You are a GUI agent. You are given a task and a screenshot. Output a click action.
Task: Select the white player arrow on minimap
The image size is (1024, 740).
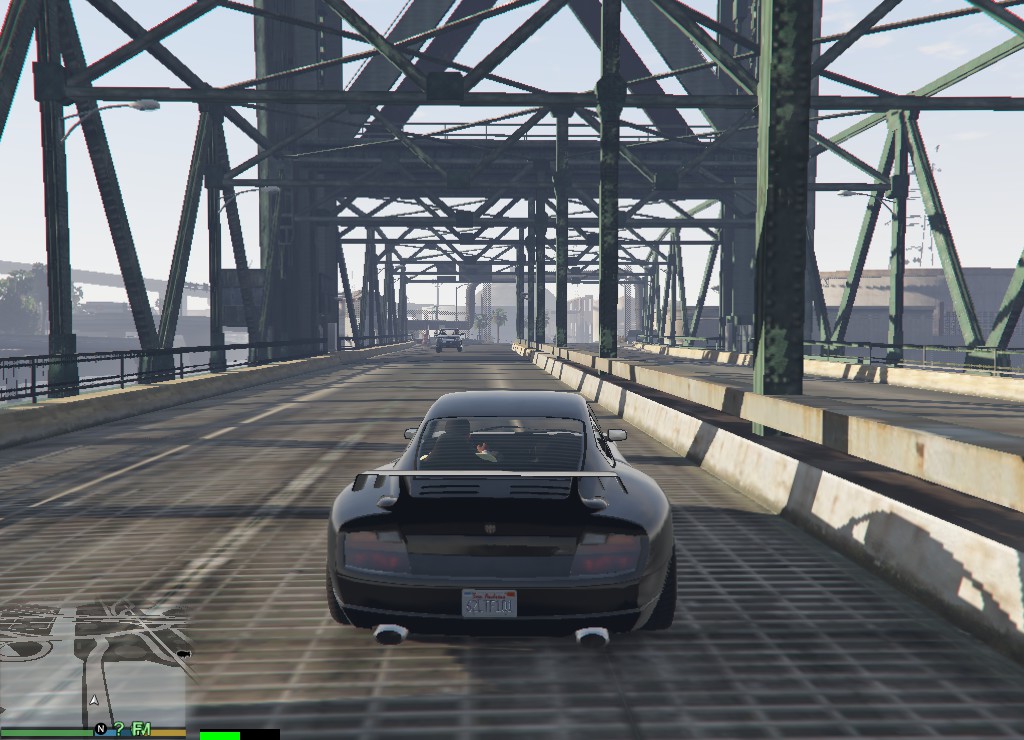[94, 701]
